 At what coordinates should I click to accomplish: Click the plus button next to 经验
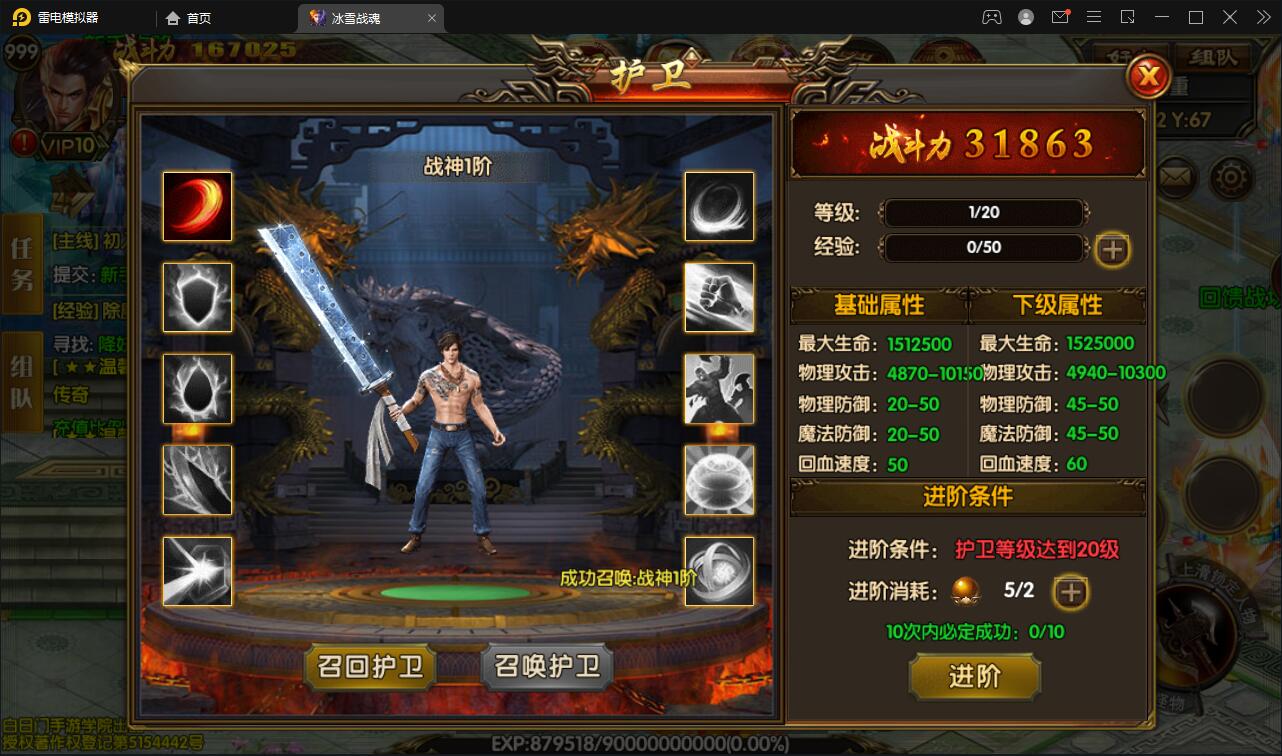click(x=1111, y=250)
